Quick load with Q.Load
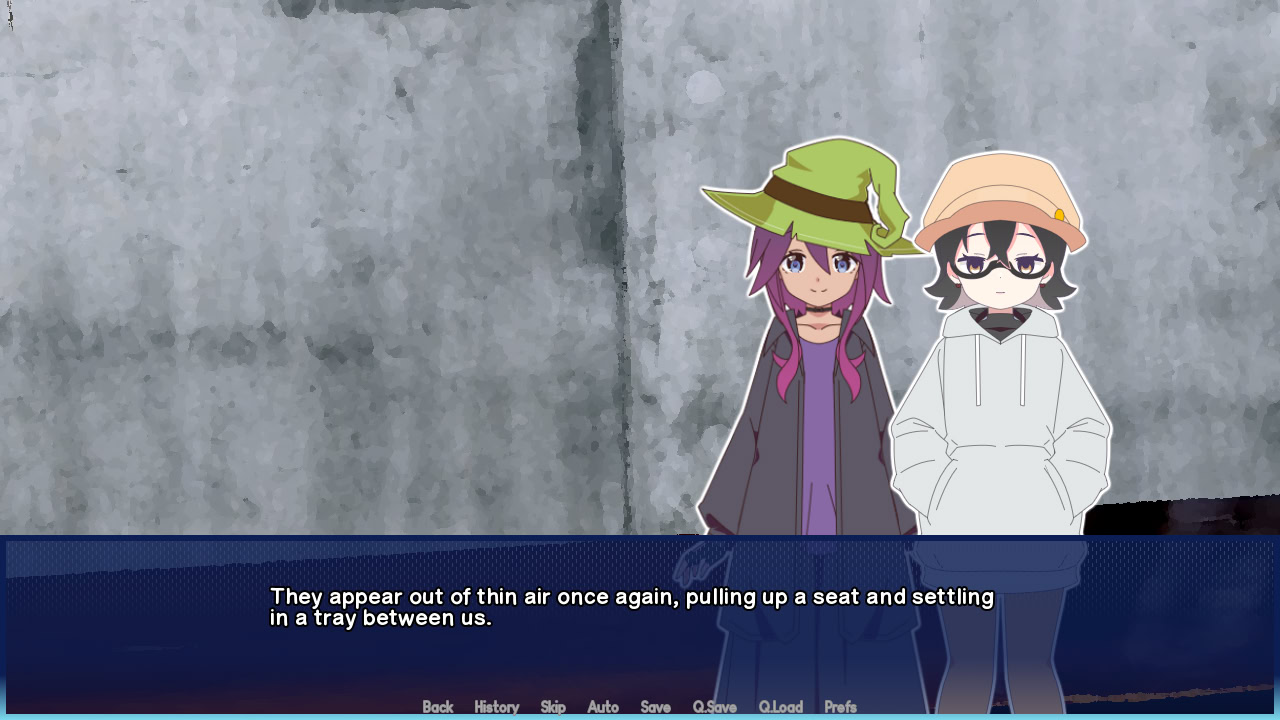The width and height of the screenshot is (1280, 720). 780,707
